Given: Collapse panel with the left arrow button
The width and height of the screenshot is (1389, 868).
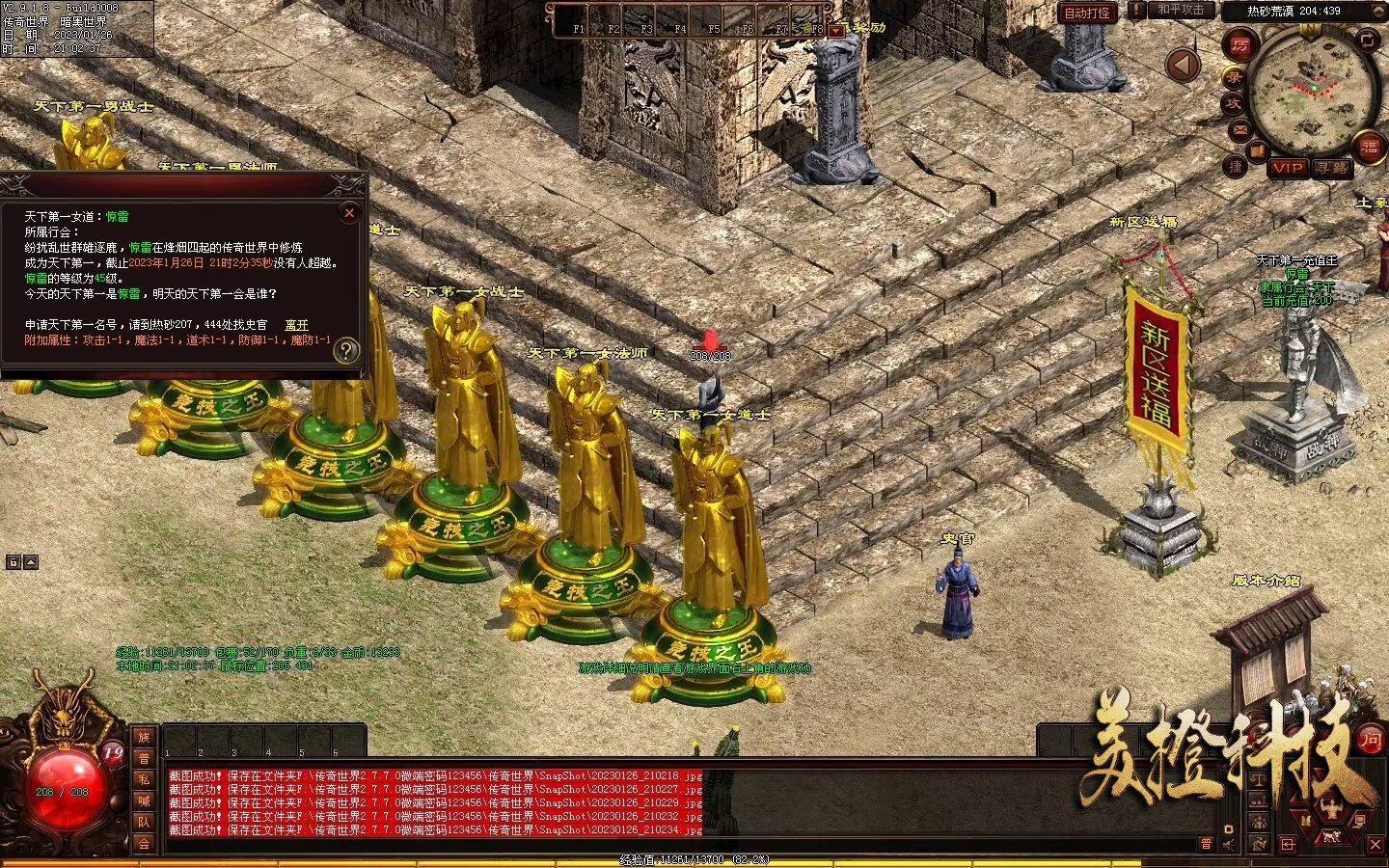Looking at the screenshot, I should [1183, 66].
